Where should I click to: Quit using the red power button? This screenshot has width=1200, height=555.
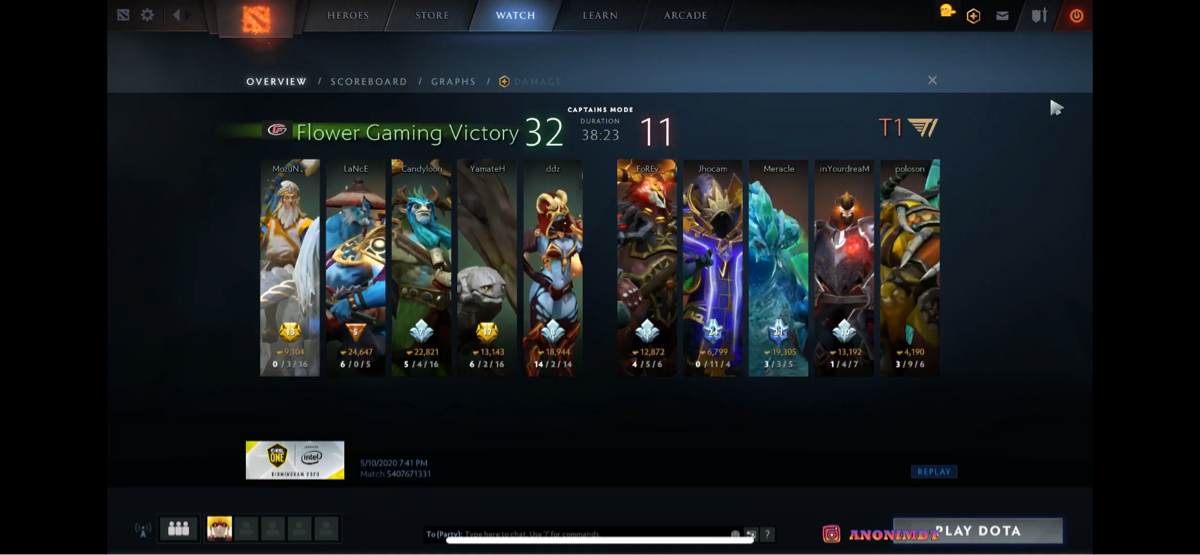[x=1076, y=16]
